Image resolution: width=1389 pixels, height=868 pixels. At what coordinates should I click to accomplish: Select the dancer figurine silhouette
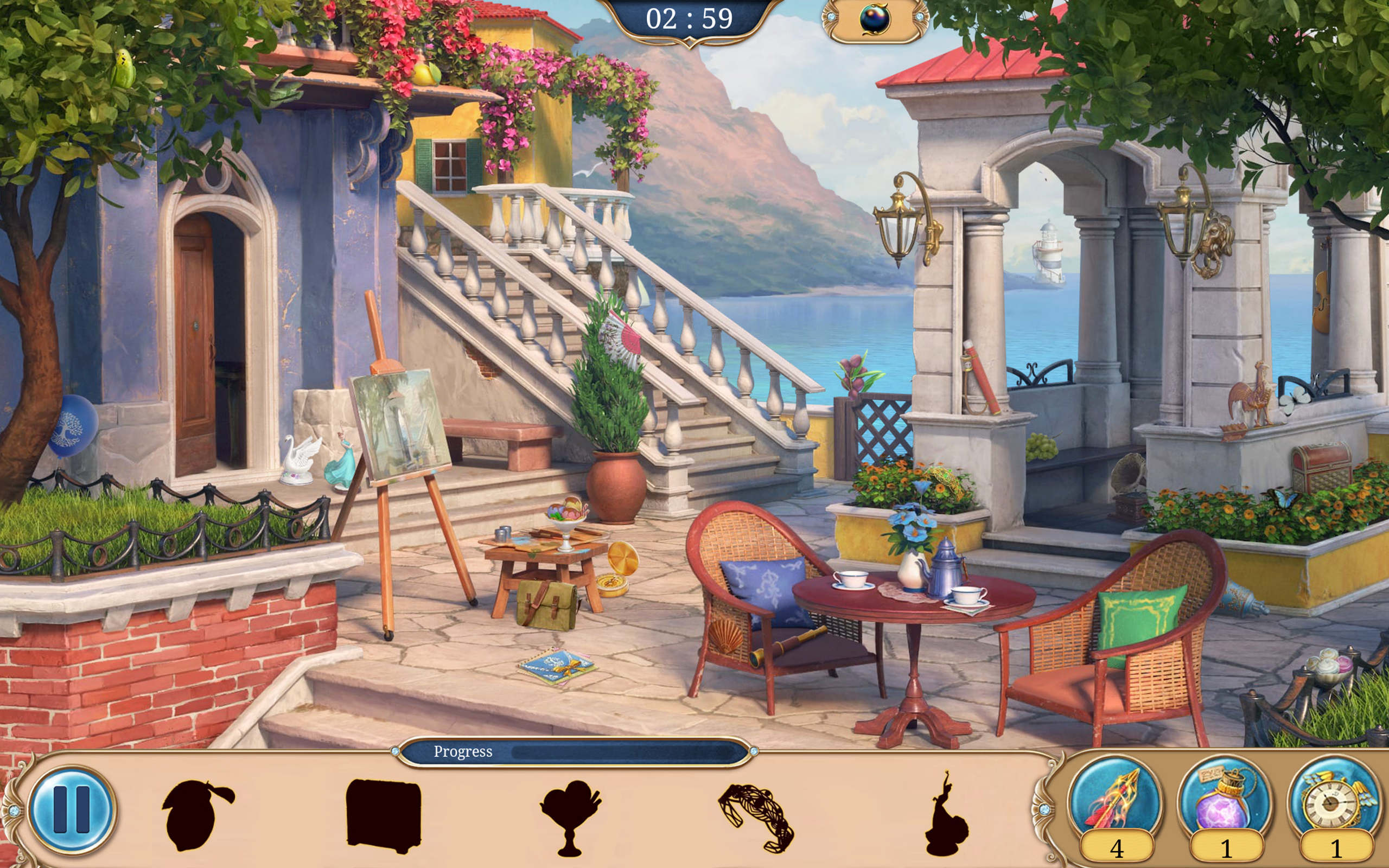(945, 815)
